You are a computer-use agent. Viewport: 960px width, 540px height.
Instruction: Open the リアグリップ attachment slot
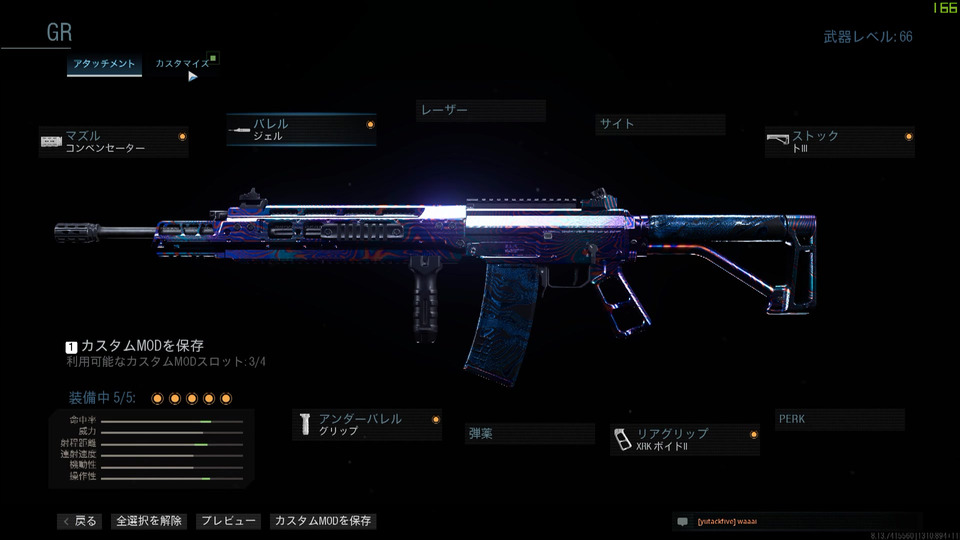[684, 439]
